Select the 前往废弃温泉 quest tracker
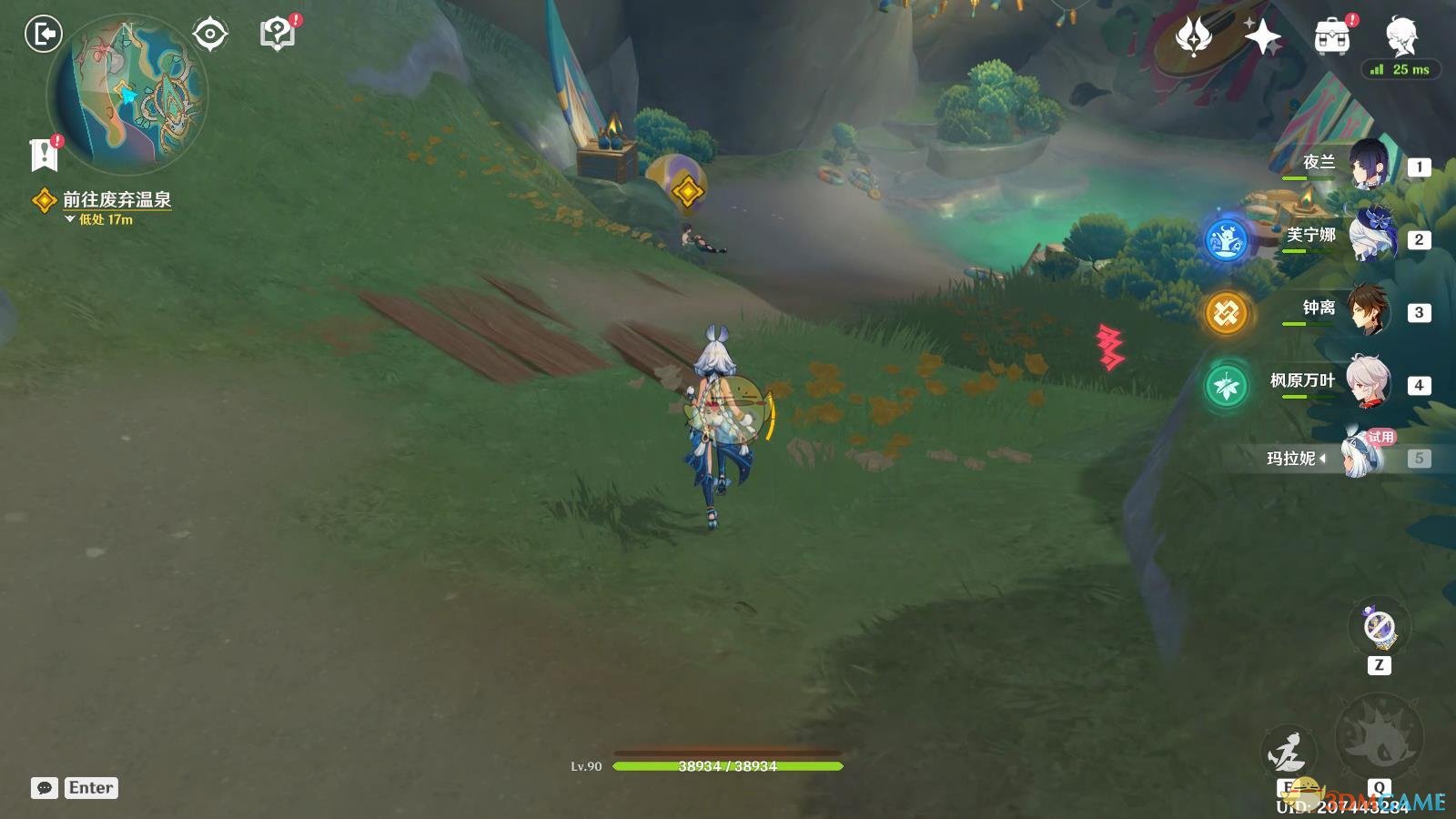This screenshot has height=819, width=1456. (x=116, y=199)
